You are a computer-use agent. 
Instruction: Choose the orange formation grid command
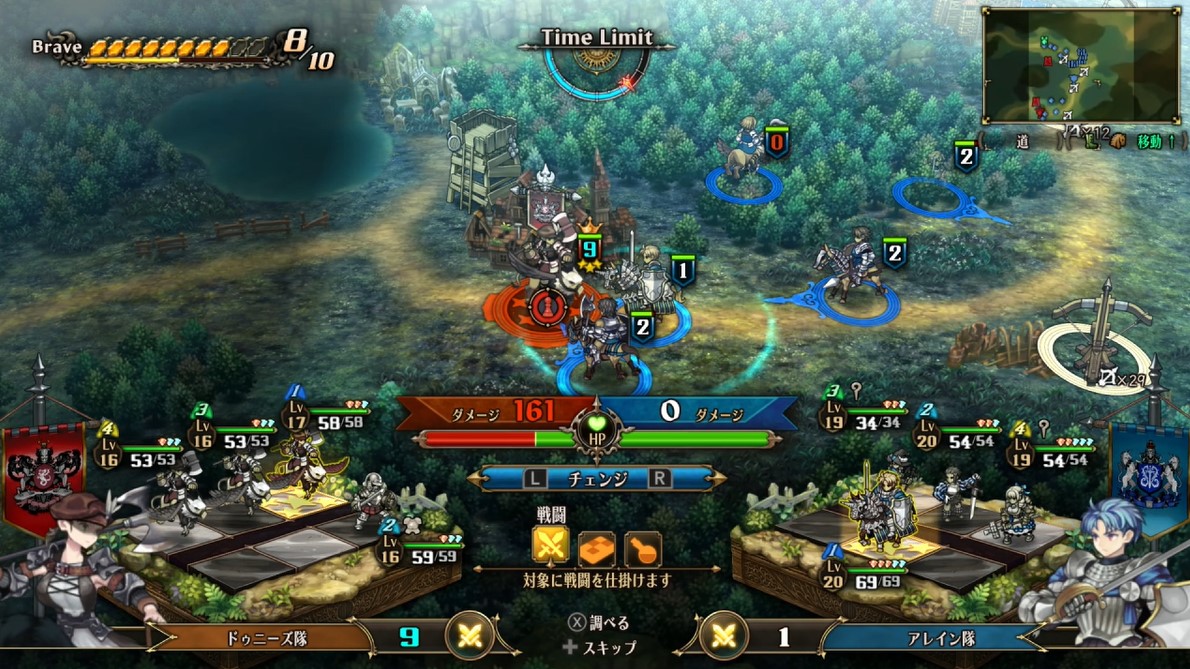click(x=597, y=548)
